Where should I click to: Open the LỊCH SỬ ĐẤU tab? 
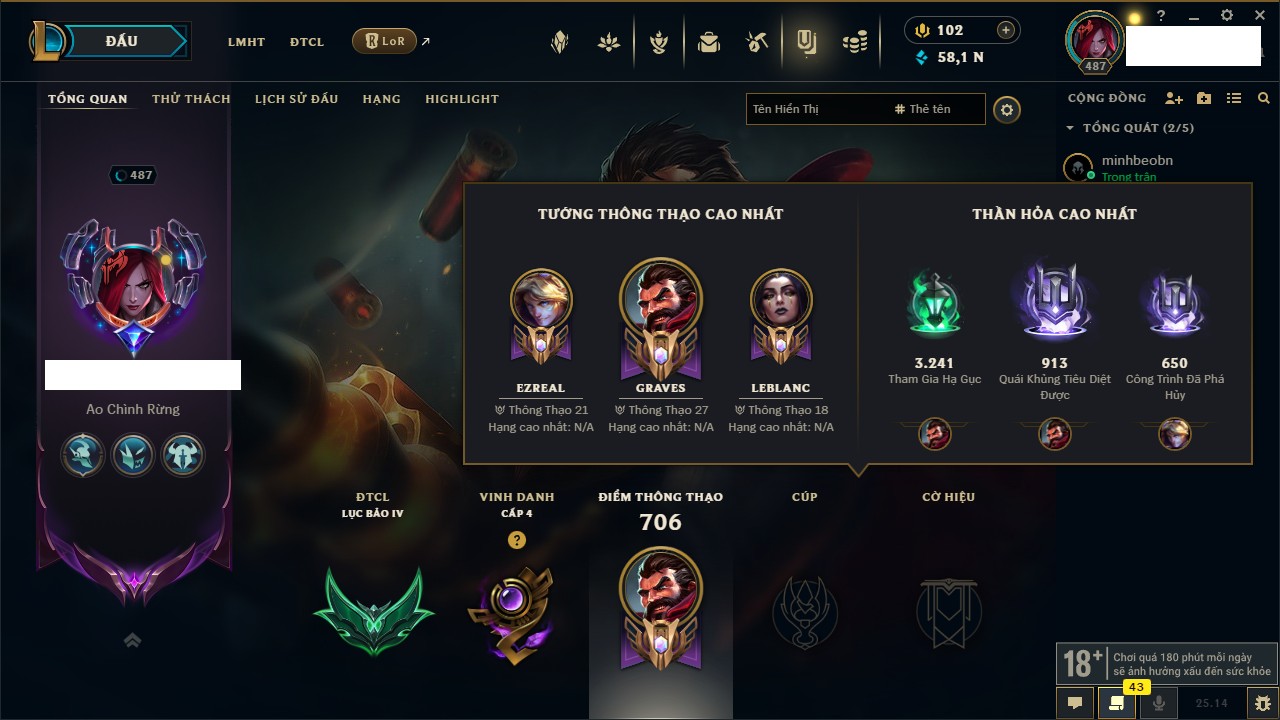click(296, 99)
